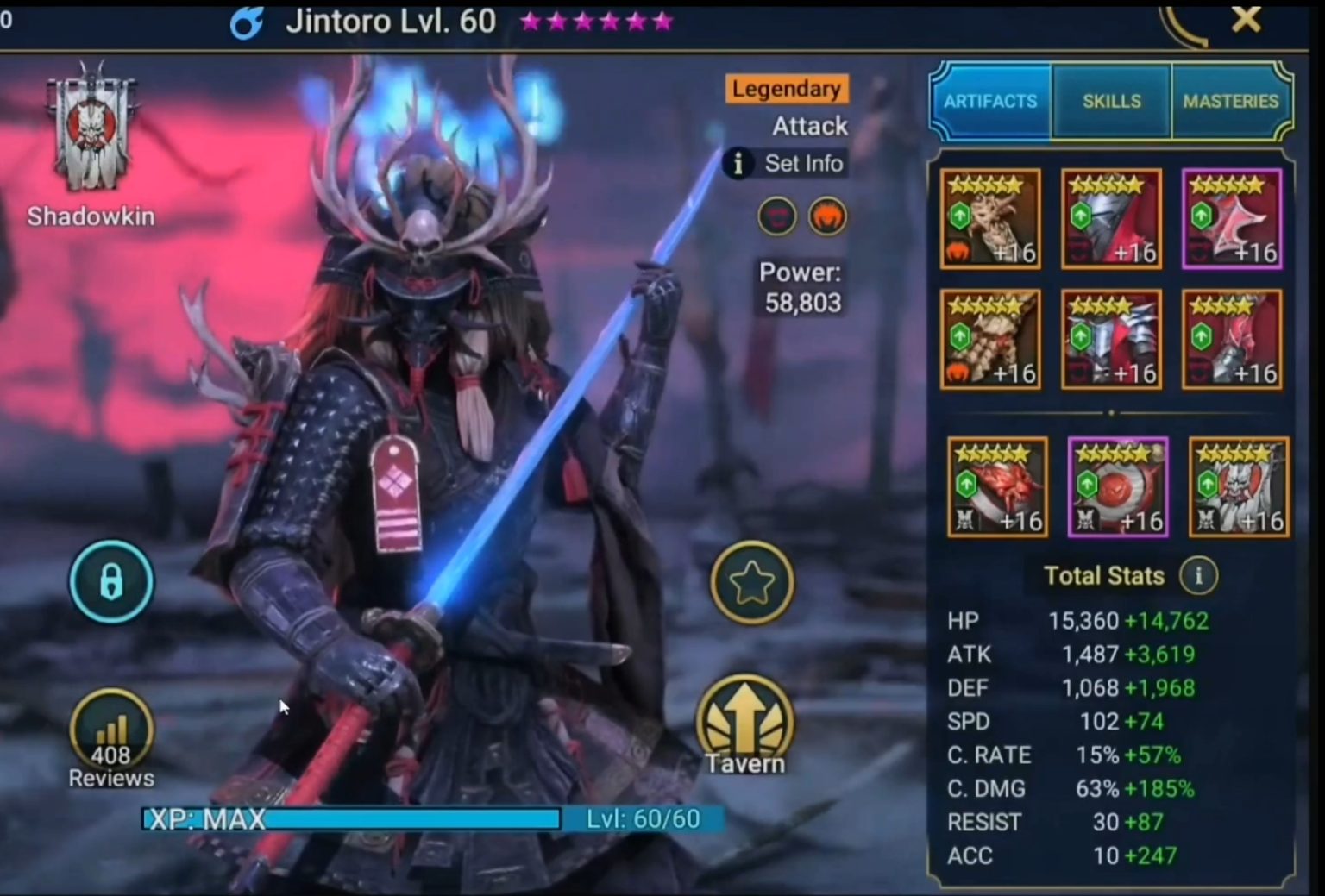
Task: Click the orange Savage set bonus icon
Action: tap(826, 216)
